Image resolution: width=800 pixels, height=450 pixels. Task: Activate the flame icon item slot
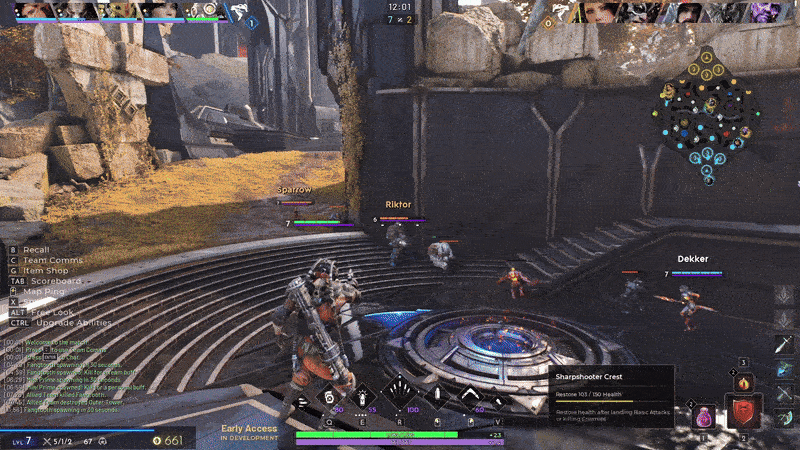click(742, 381)
